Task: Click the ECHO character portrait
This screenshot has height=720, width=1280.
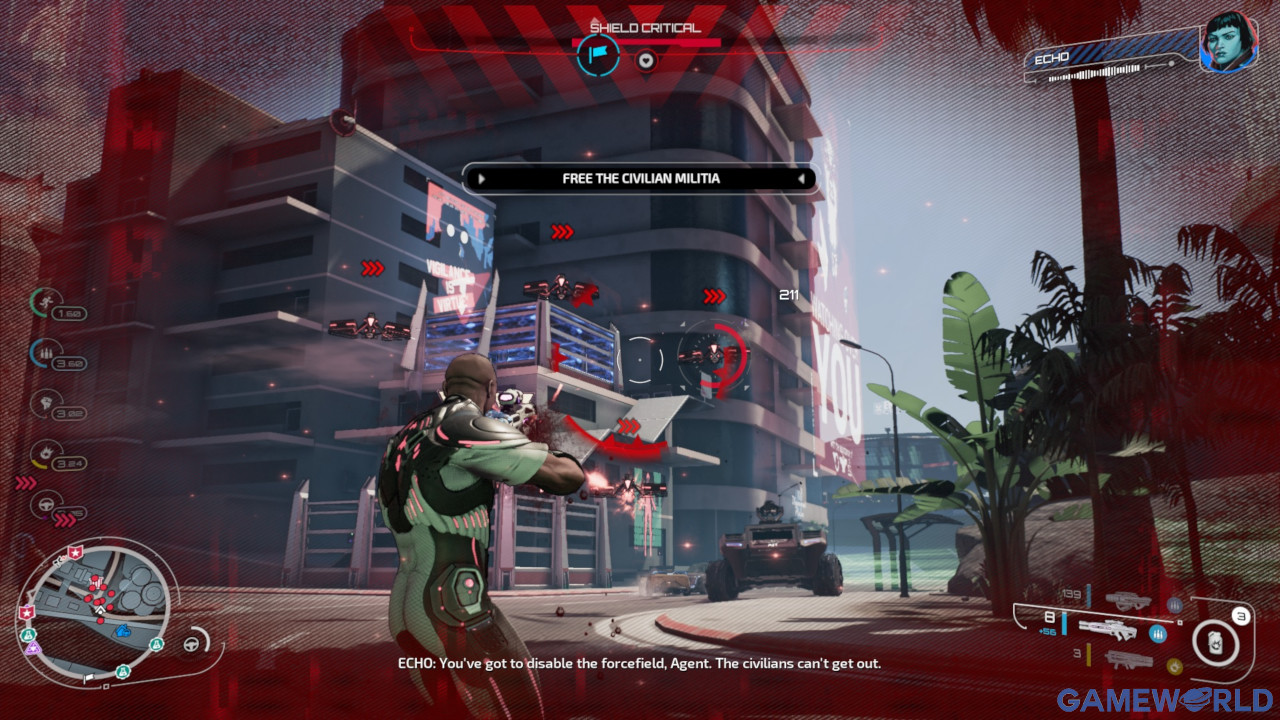Action: point(1226,45)
